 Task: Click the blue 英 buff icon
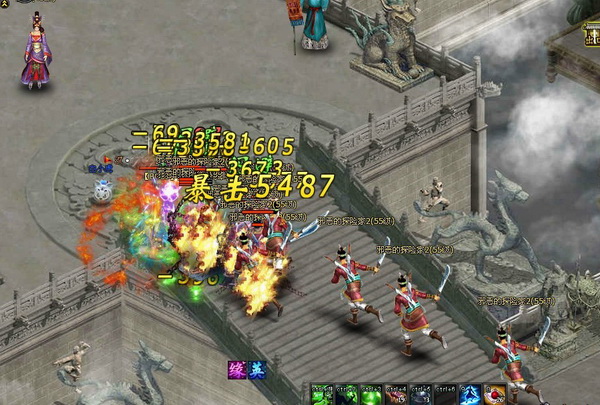coord(257,370)
